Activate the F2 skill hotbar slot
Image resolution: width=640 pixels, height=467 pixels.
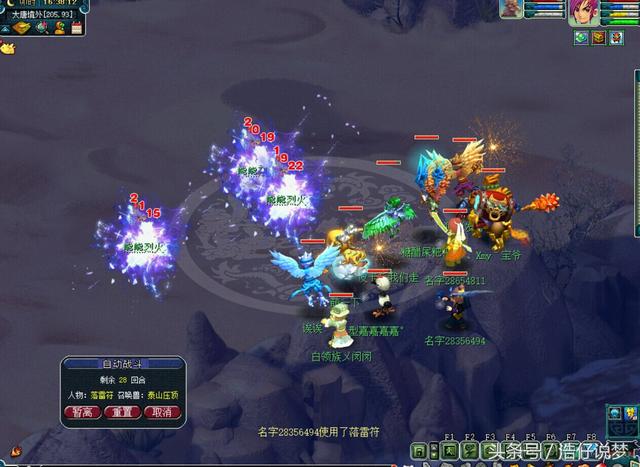[x=470, y=452]
